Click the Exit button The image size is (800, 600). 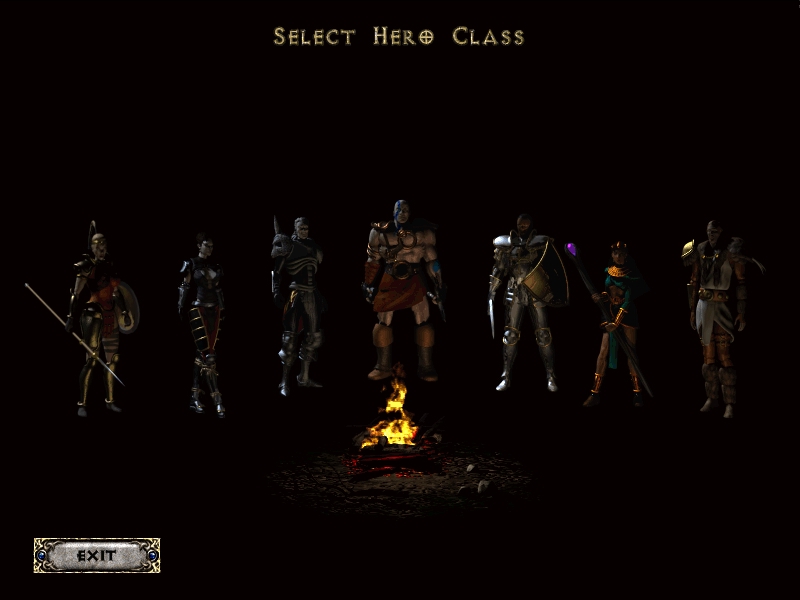(x=97, y=555)
